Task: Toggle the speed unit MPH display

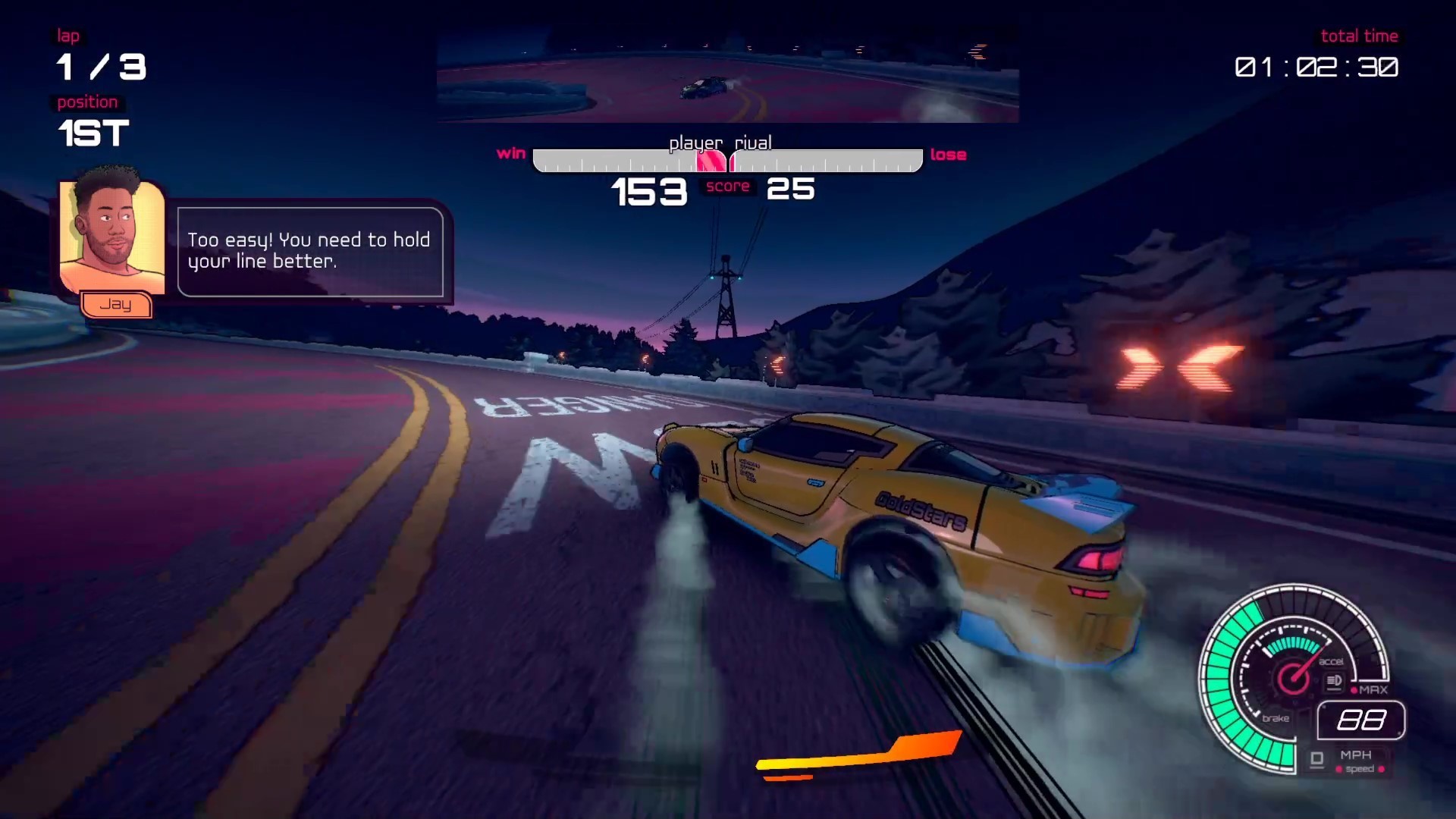Action: click(x=1356, y=755)
